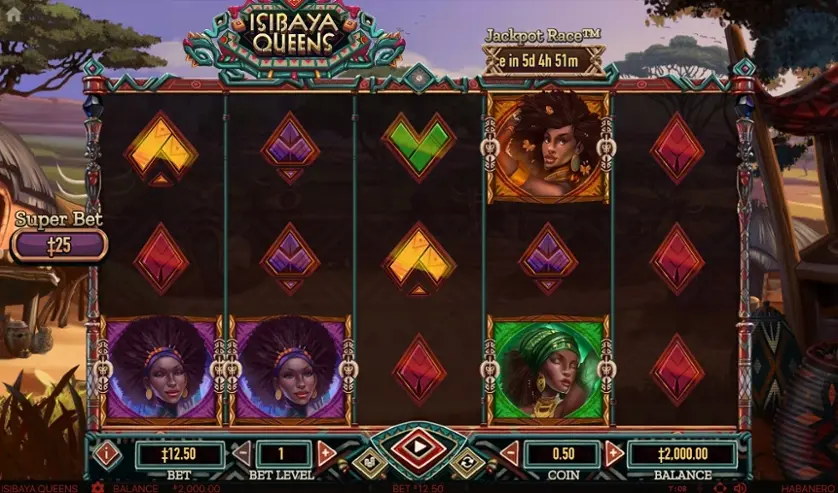This screenshot has width=838, height=493.
Task: Lower the coin value
Action: [509, 454]
